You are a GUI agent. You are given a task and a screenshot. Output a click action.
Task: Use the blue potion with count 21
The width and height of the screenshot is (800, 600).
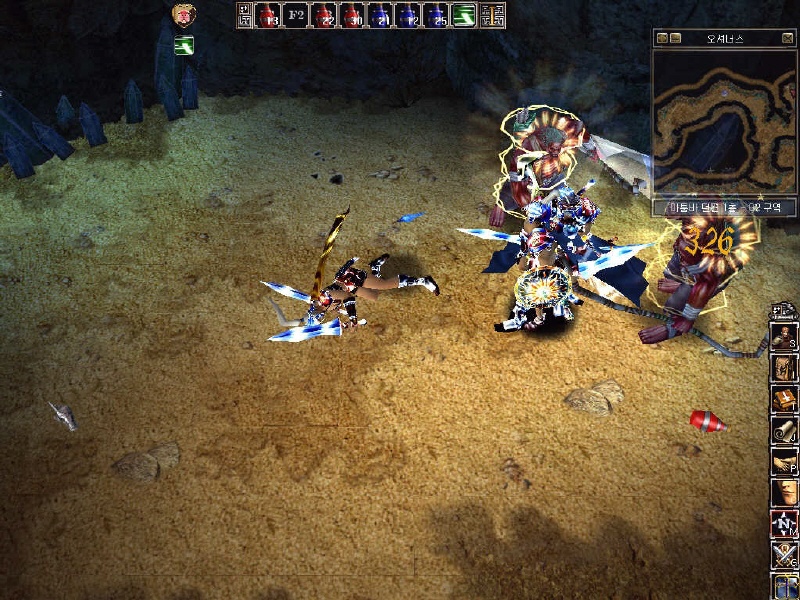pos(380,15)
